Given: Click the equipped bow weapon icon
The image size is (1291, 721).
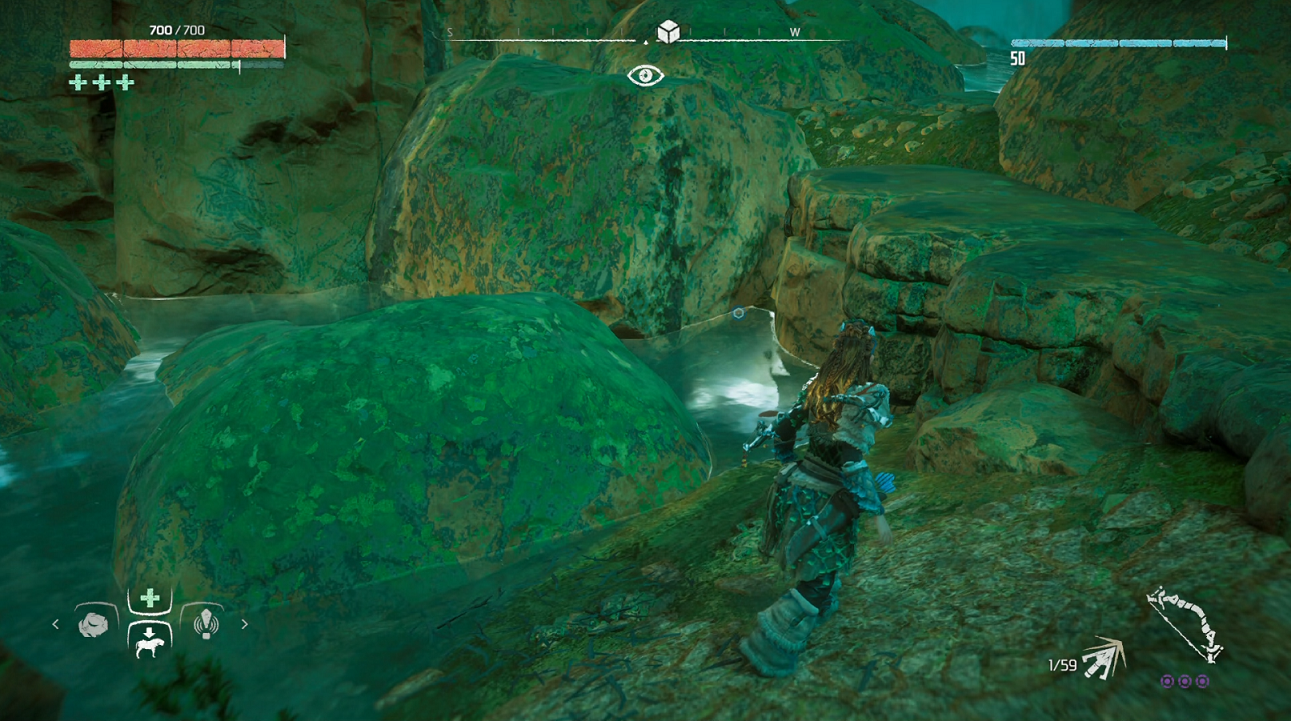Looking at the screenshot, I should (x=1187, y=623).
